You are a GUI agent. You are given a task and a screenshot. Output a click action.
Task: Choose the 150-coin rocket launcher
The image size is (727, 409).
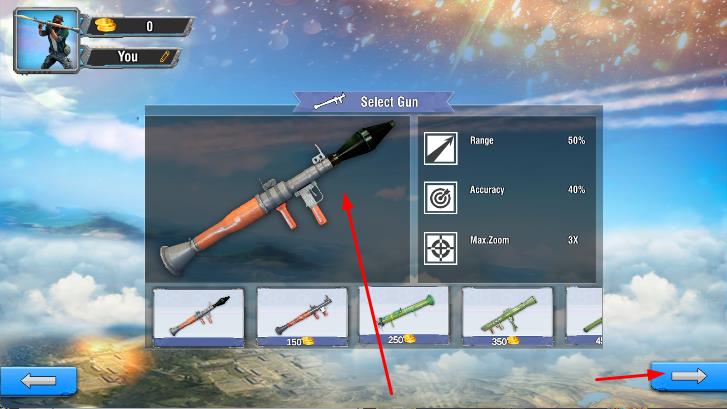tap(301, 317)
